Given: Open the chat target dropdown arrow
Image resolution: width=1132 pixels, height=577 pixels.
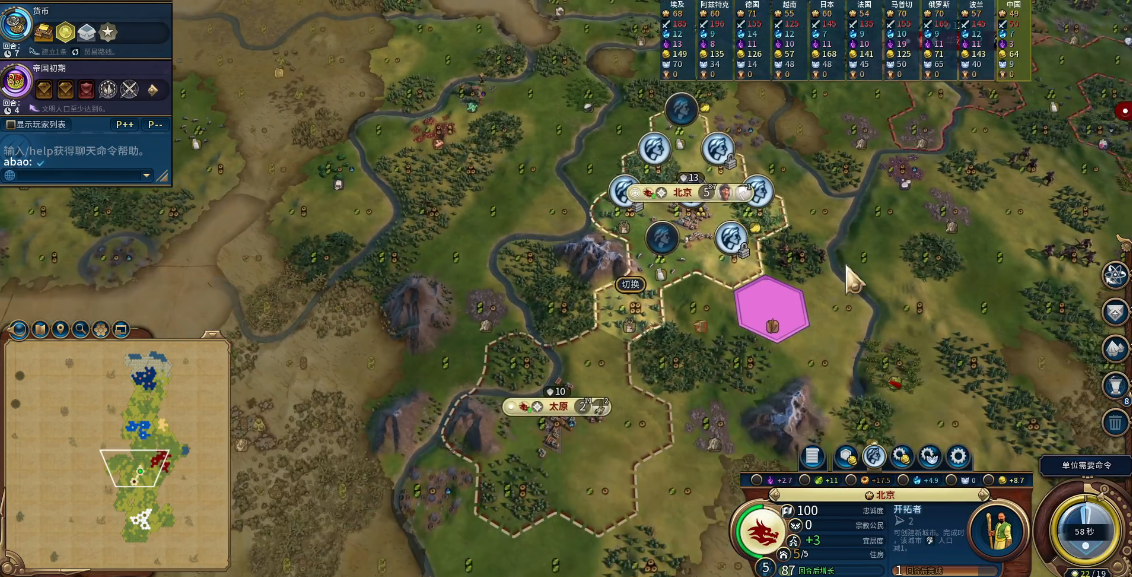Looking at the screenshot, I should pyautogui.click(x=146, y=176).
